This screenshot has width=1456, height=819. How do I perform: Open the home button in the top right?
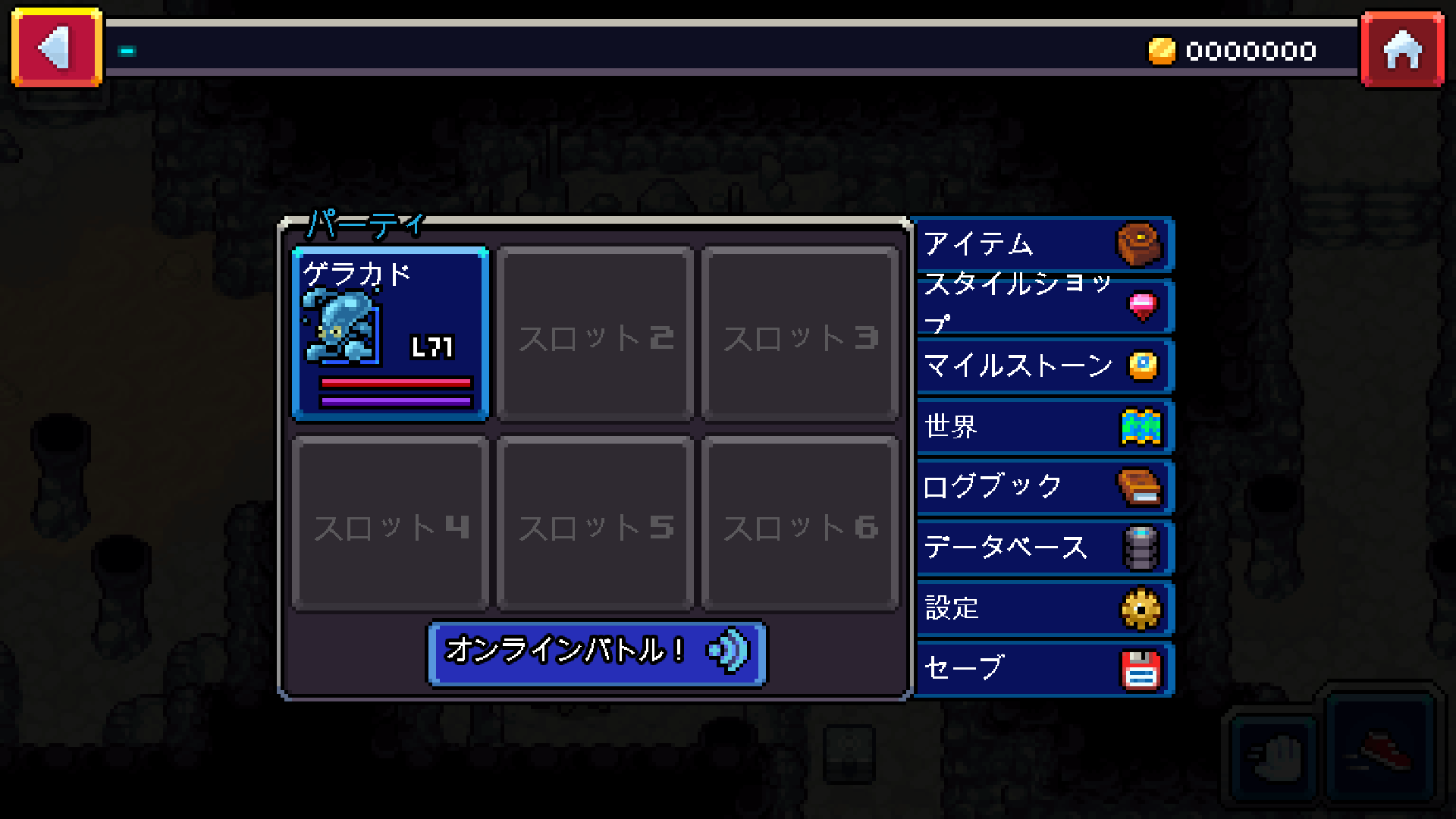point(1402,50)
